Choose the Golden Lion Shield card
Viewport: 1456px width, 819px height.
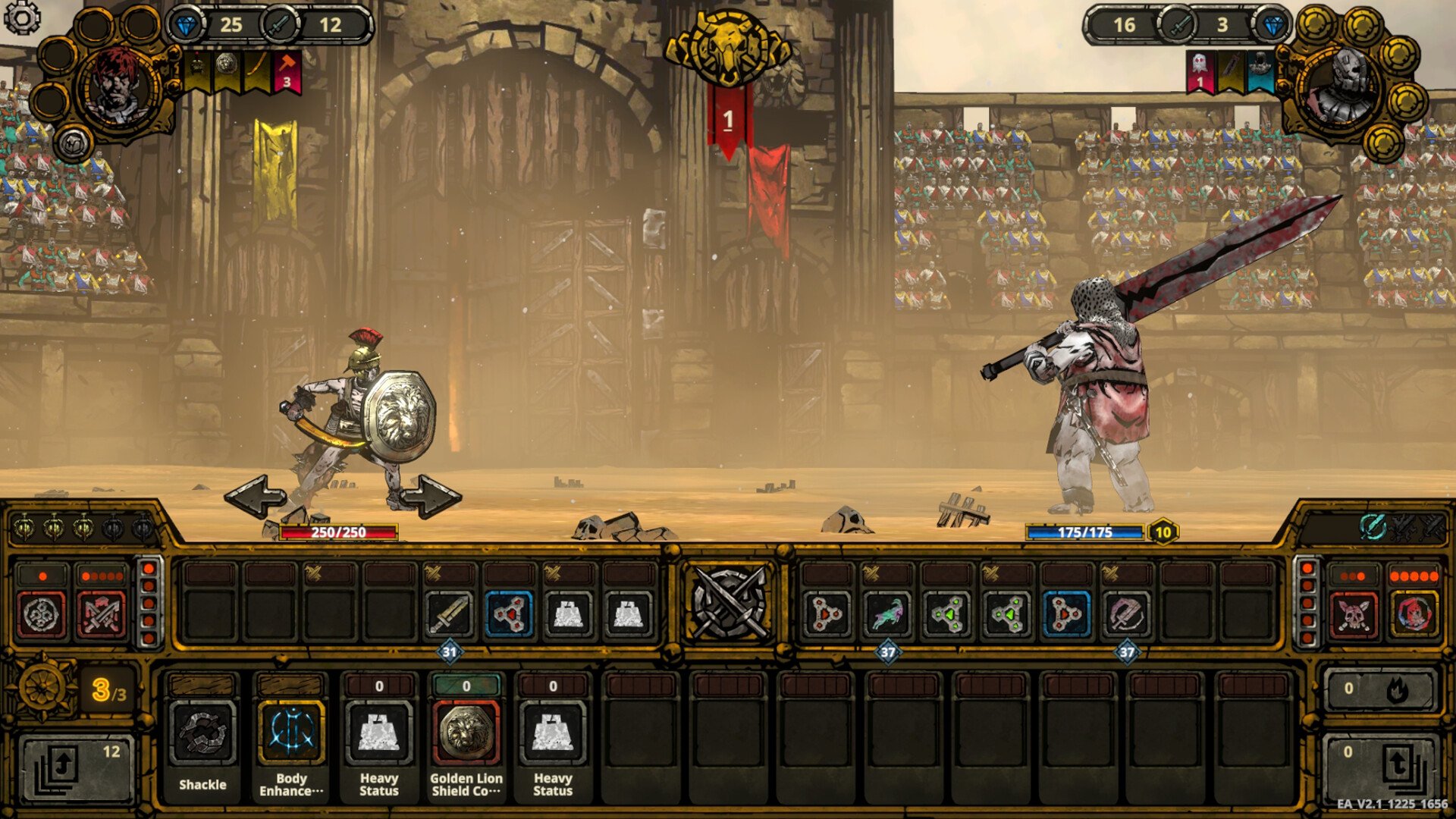(466, 733)
